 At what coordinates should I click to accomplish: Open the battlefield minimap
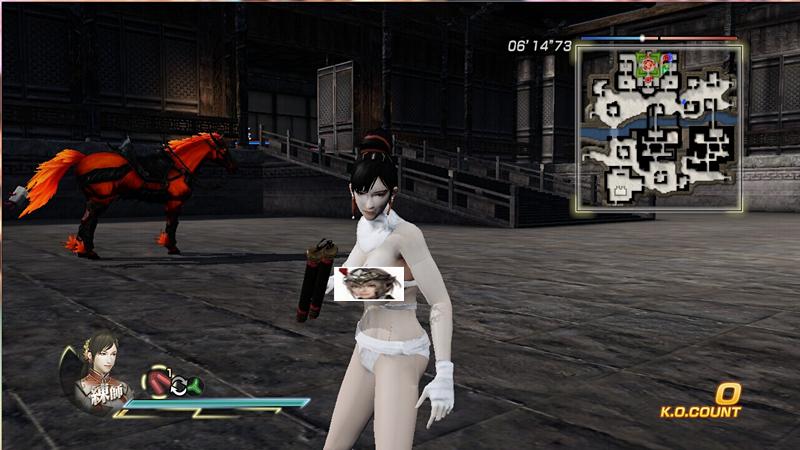pyautogui.click(x=659, y=127)
